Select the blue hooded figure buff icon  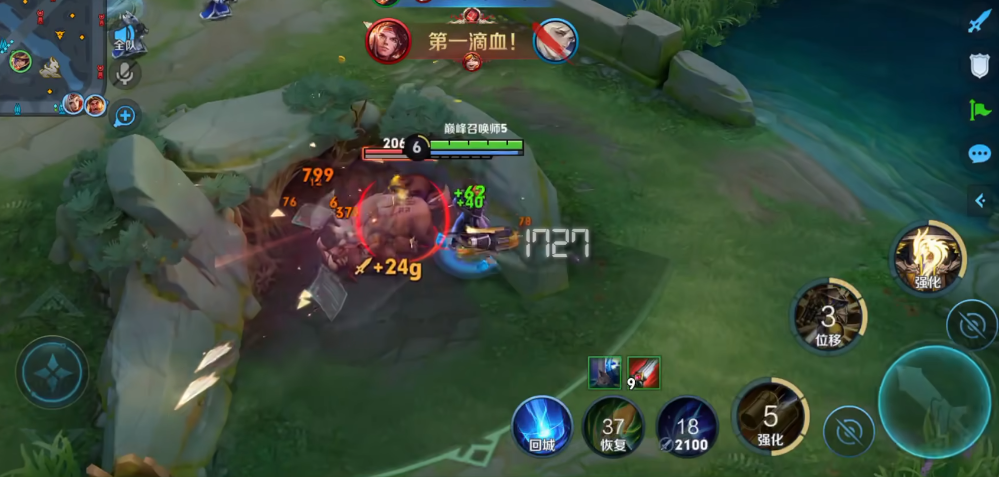coord(604,372)
